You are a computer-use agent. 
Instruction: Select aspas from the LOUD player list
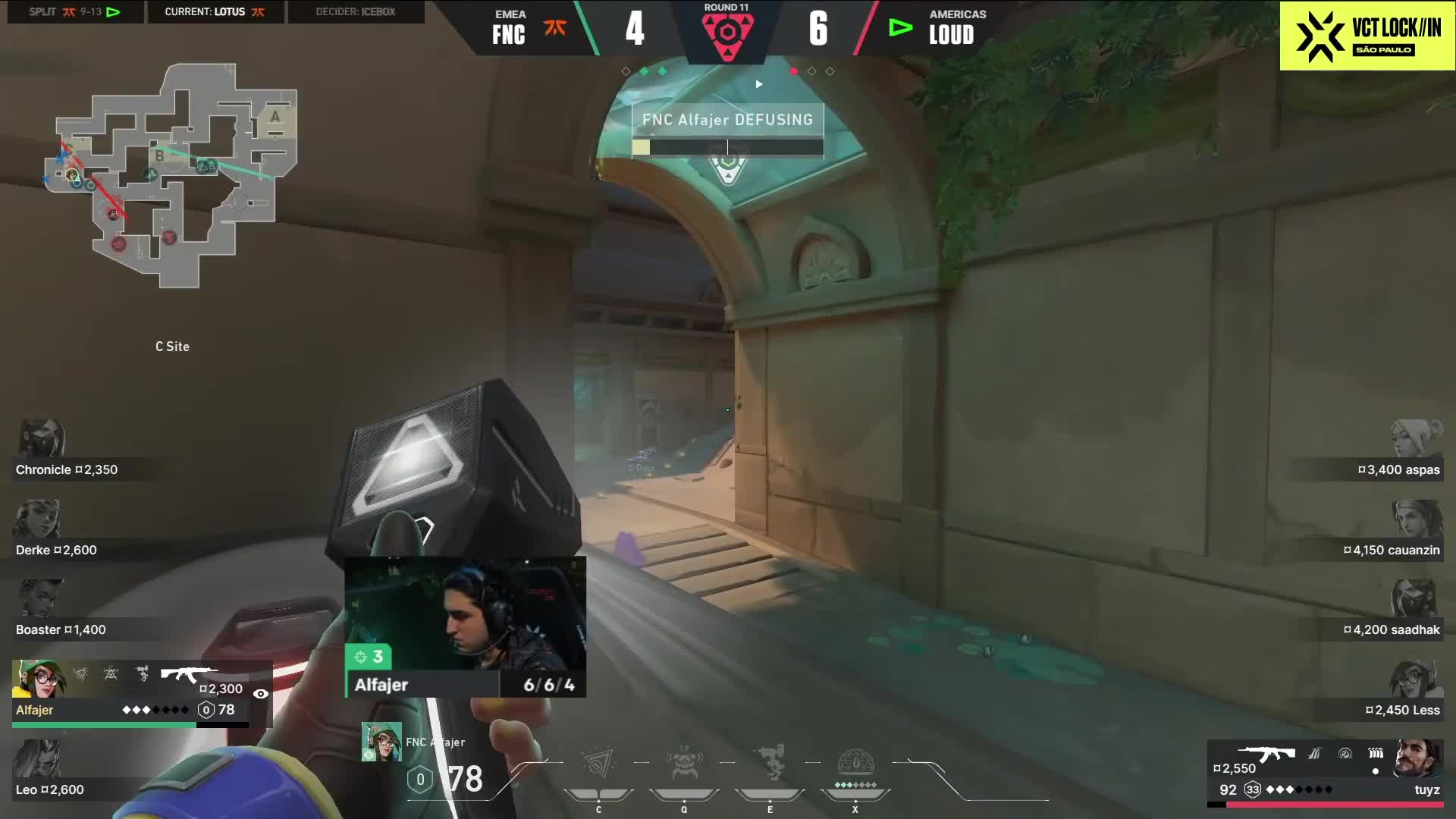click(1398, 469)
